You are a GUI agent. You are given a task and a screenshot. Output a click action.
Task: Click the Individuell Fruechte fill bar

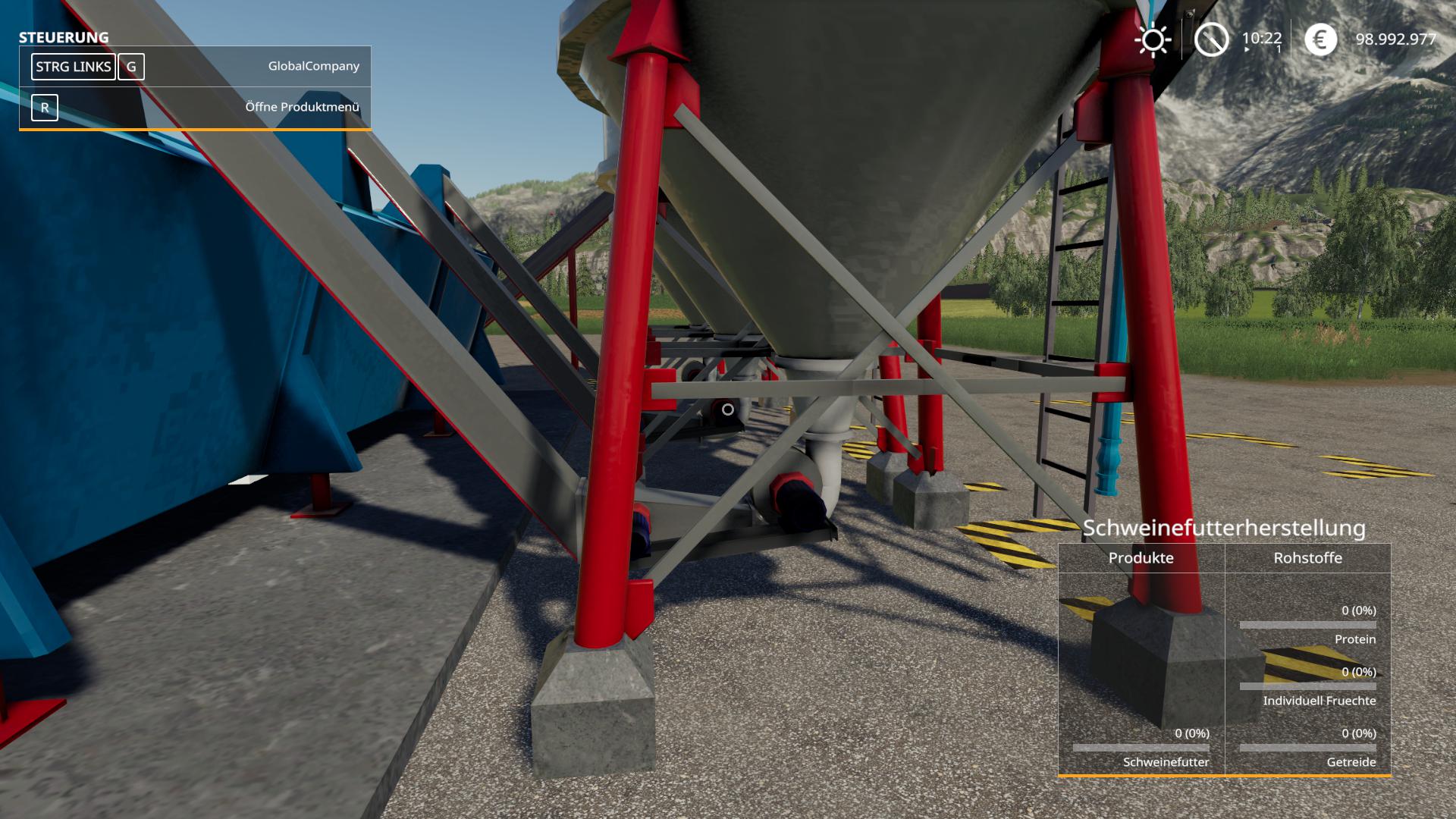[x=1308, y=686]
